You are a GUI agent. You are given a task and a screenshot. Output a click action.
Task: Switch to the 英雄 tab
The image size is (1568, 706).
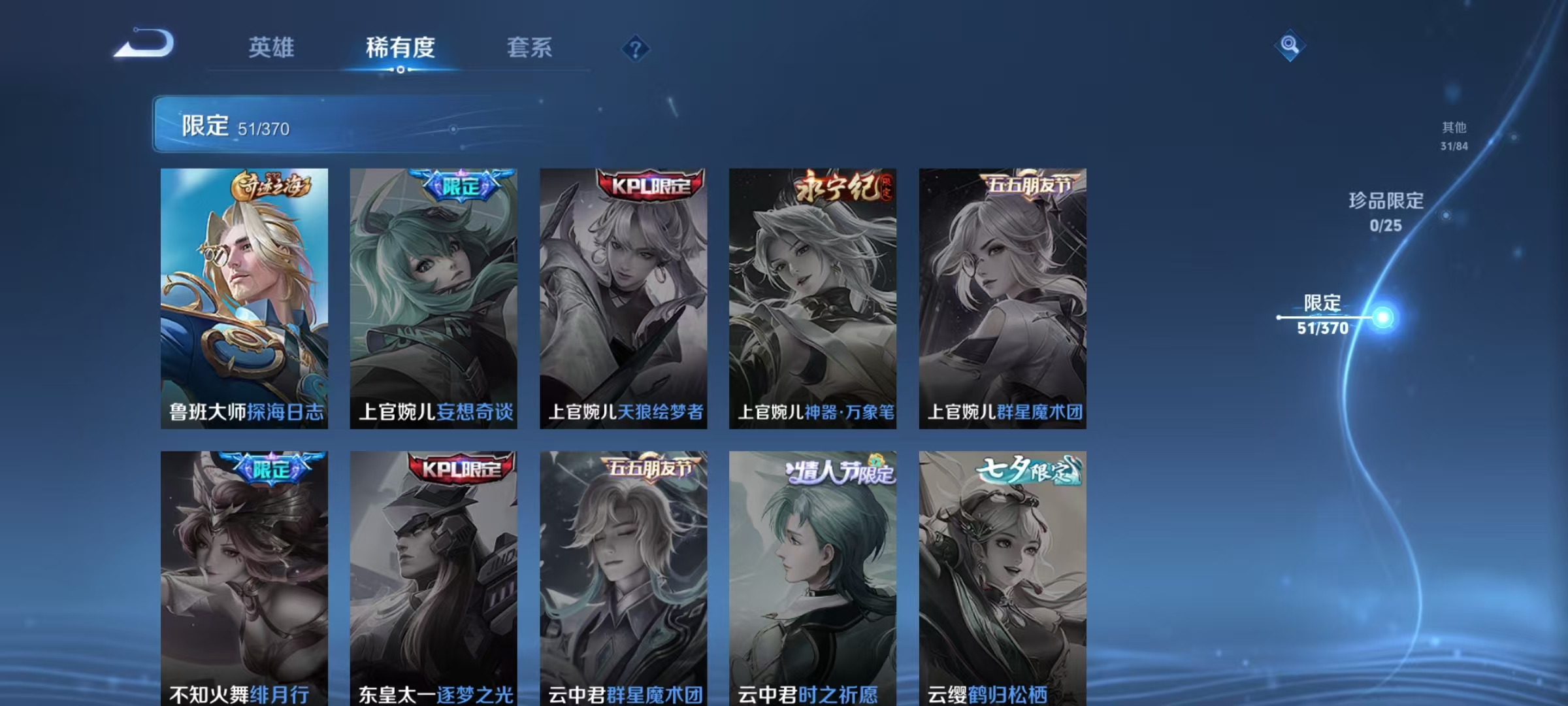point(272,47)
